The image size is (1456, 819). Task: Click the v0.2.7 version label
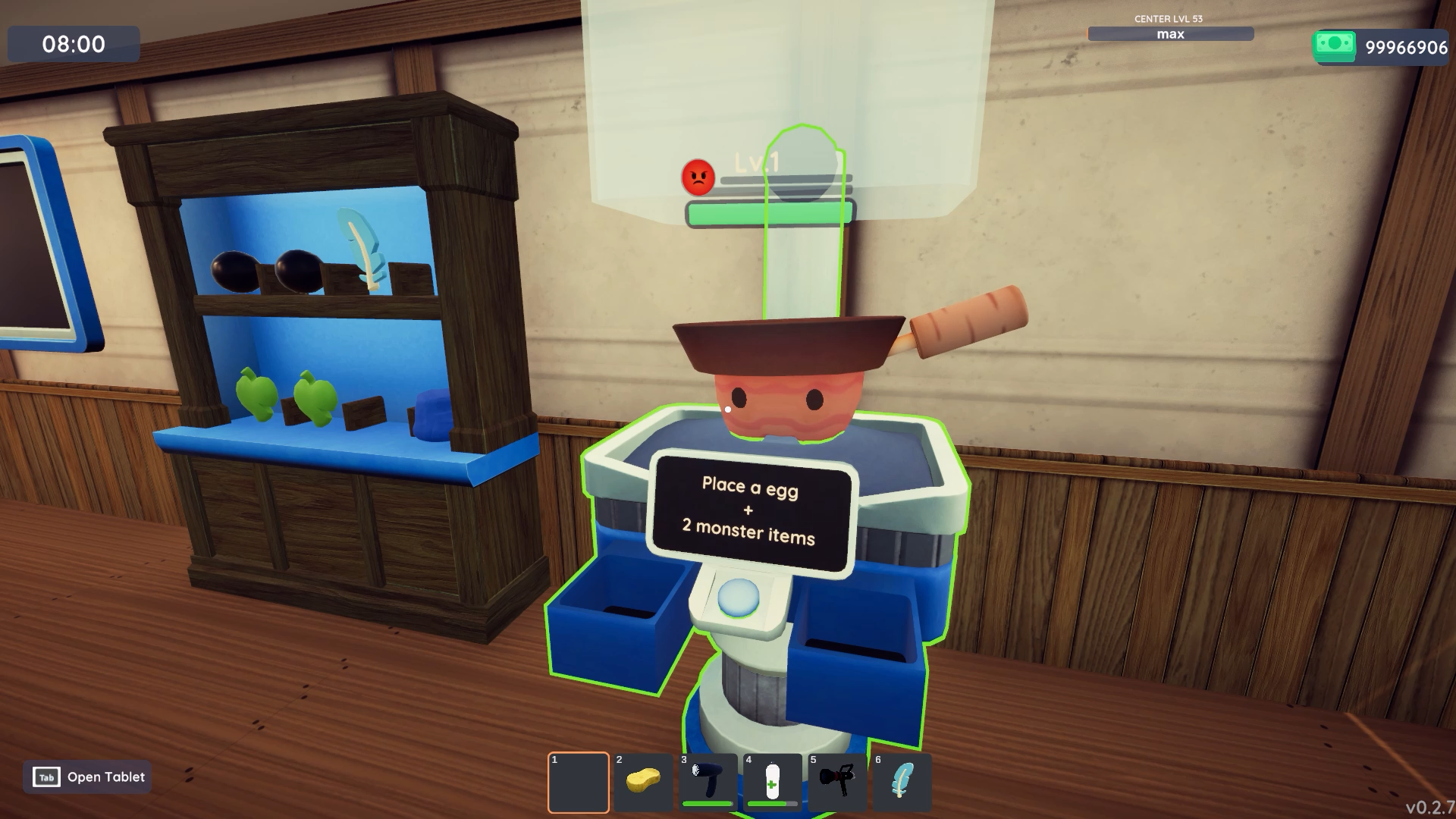(1429, 806)
